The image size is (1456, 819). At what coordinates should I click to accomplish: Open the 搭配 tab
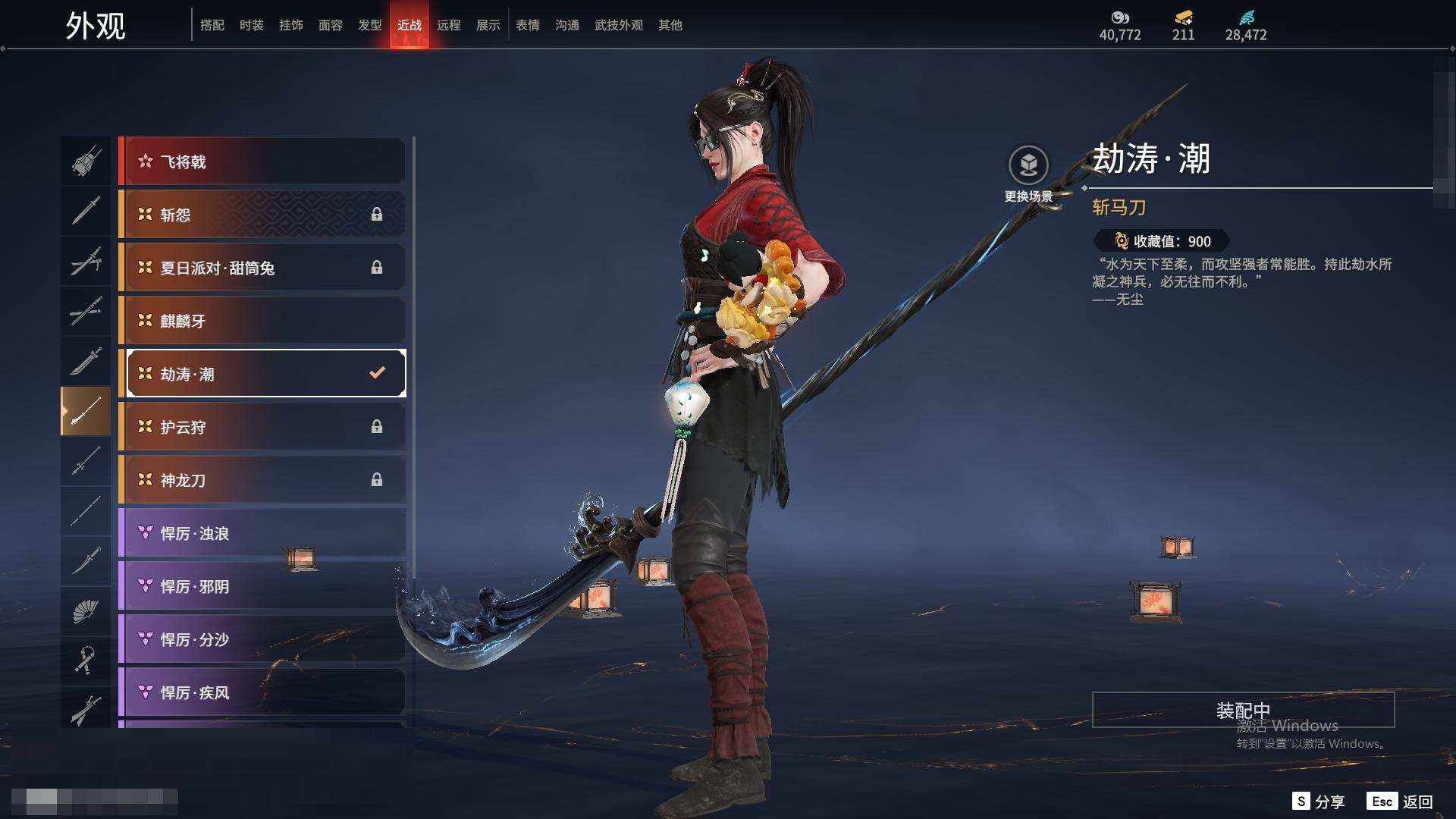coord(212,25)
